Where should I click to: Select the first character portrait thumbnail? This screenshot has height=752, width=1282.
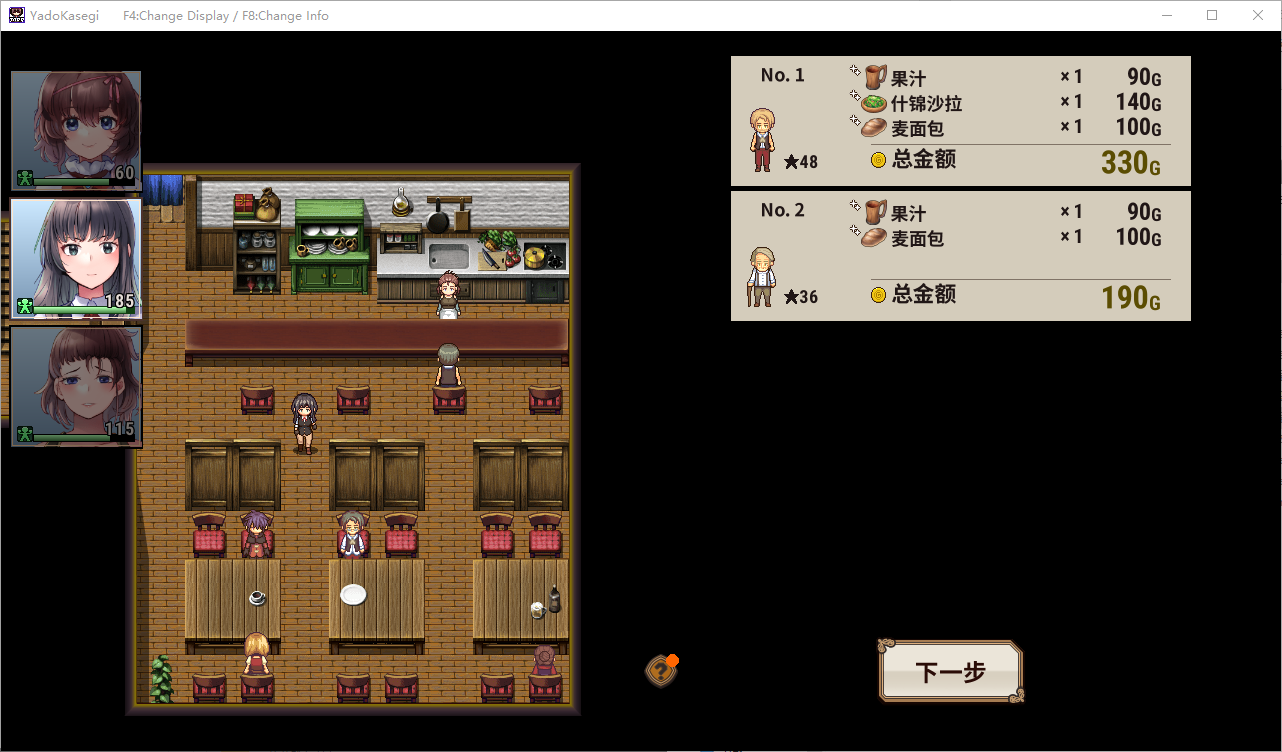coord(76,130)
